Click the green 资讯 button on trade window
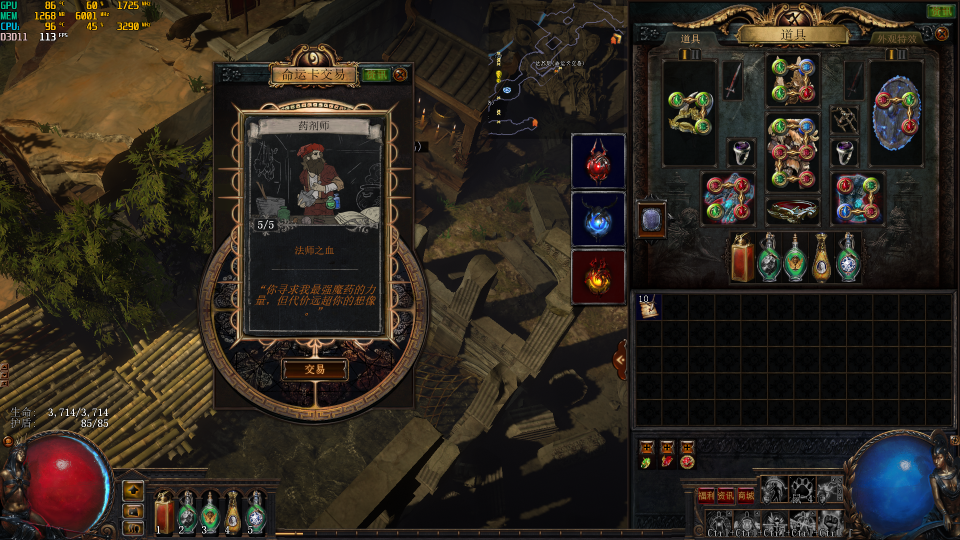 tap(376, 74)
